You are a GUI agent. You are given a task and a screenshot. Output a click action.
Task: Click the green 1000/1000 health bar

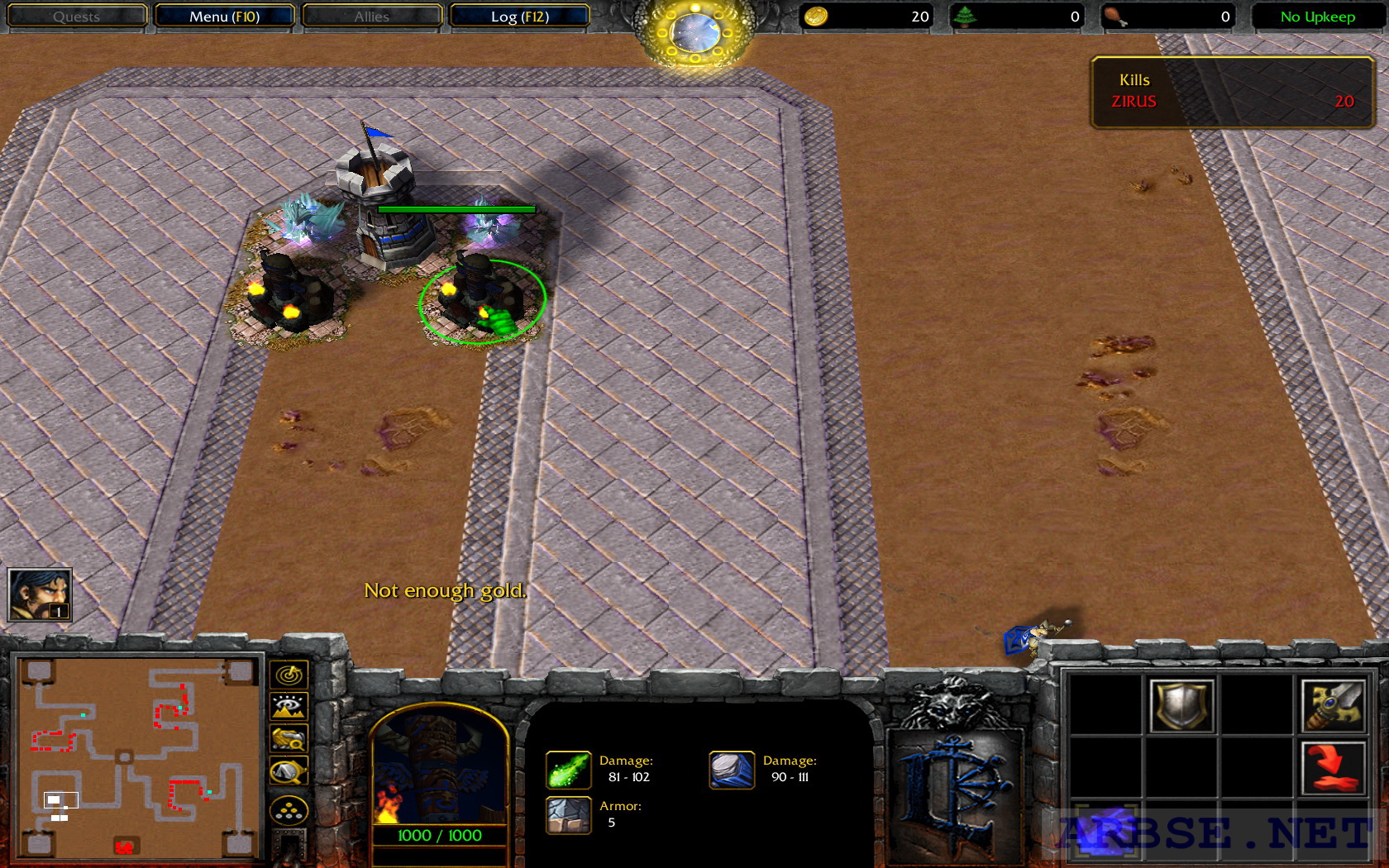pyautogui.click(x=439, y=835)
